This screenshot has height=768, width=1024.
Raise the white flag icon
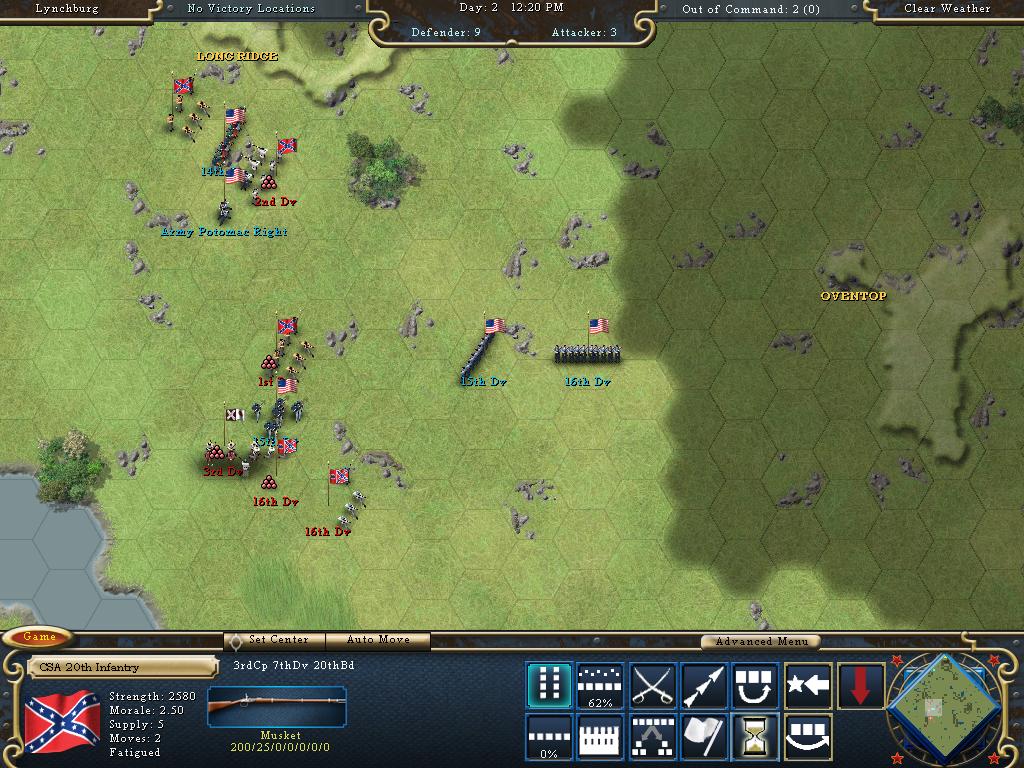point(704,737)
